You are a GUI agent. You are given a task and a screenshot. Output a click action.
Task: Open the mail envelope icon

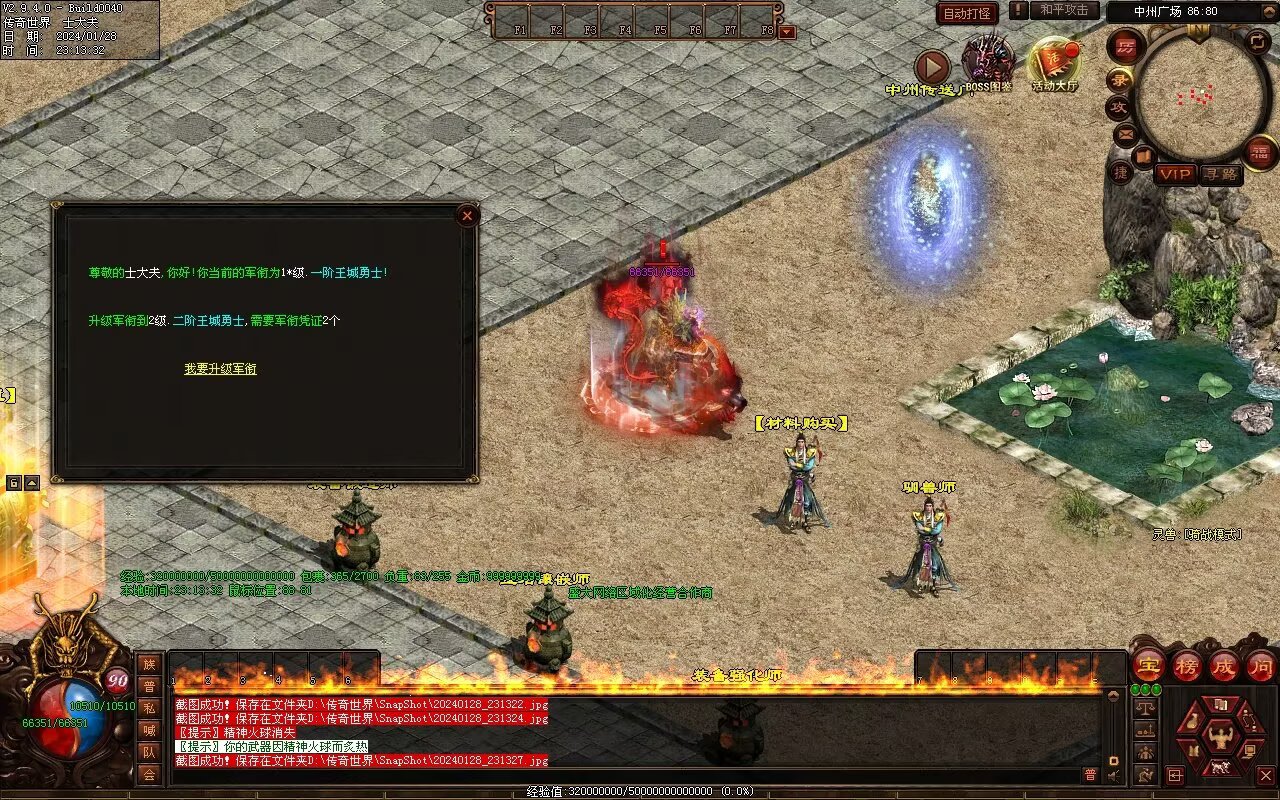point(1125,133)
